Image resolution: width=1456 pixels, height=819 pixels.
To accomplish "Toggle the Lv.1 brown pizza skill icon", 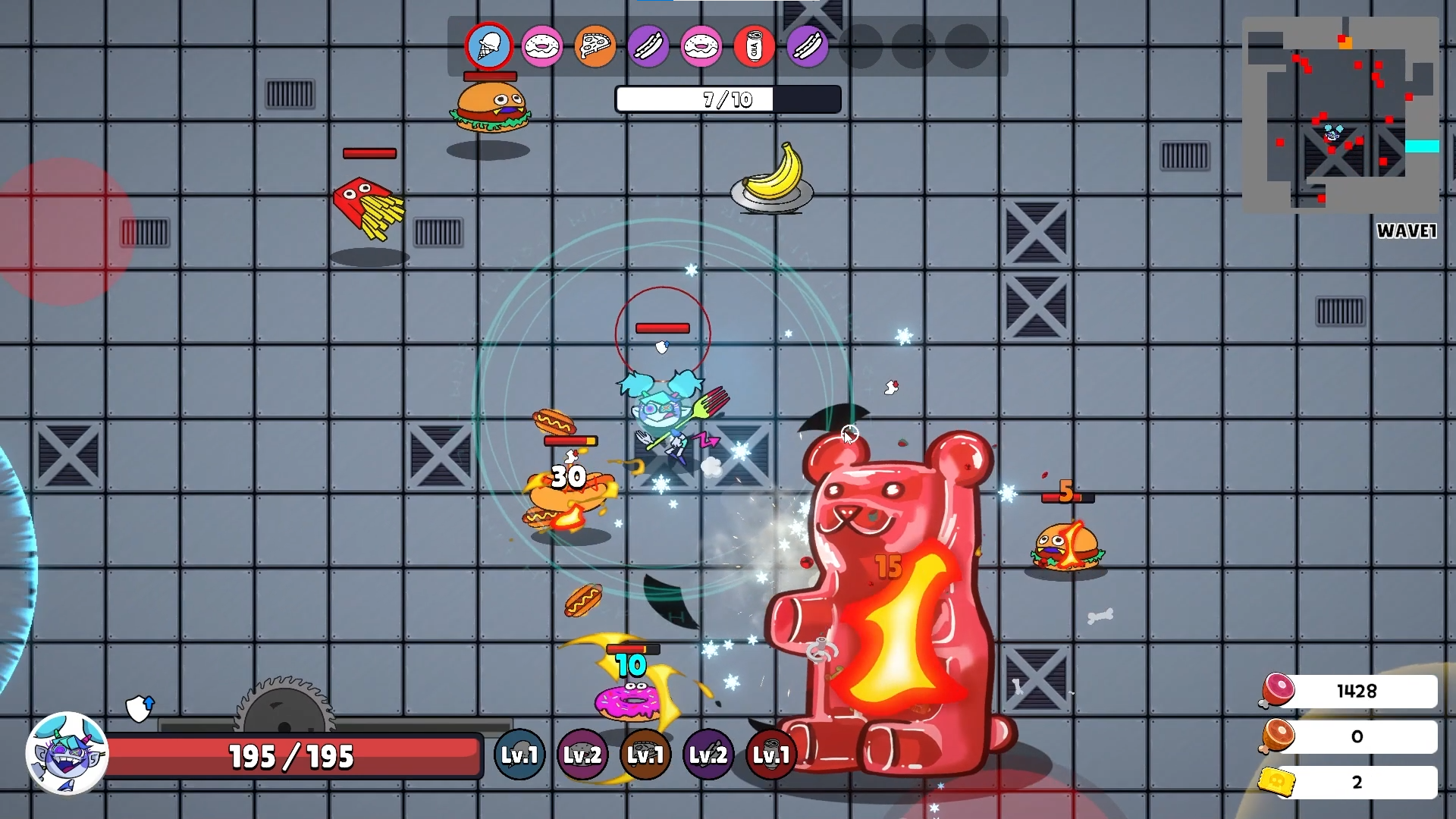I will 645,755.
